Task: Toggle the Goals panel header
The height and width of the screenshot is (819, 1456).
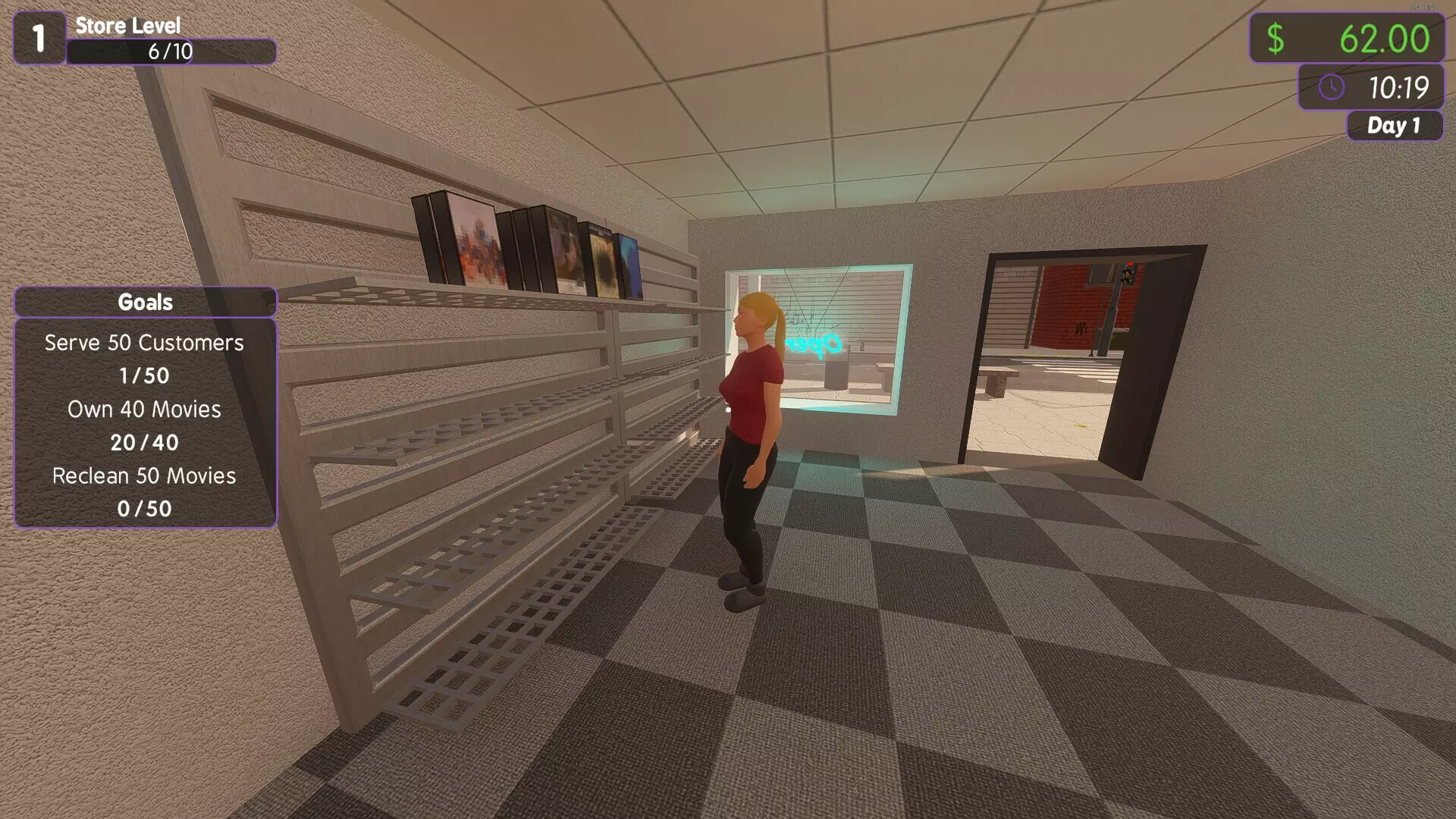Action: coord(145,301)
